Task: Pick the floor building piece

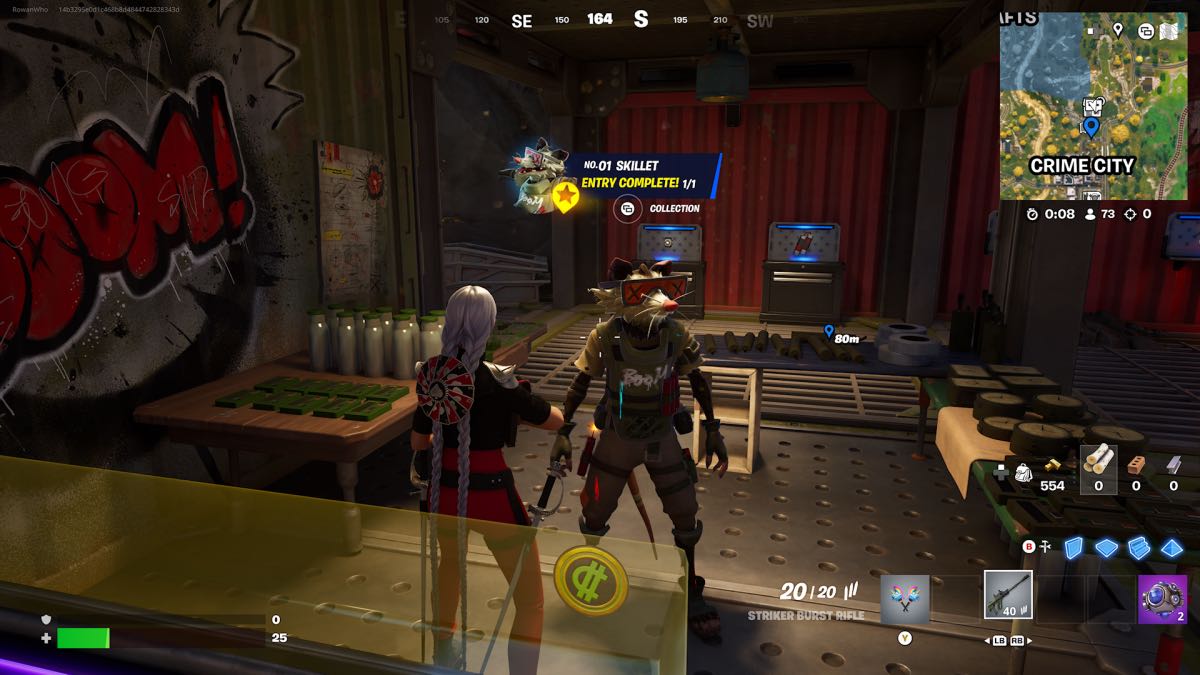Action: tap(1106, 547)
